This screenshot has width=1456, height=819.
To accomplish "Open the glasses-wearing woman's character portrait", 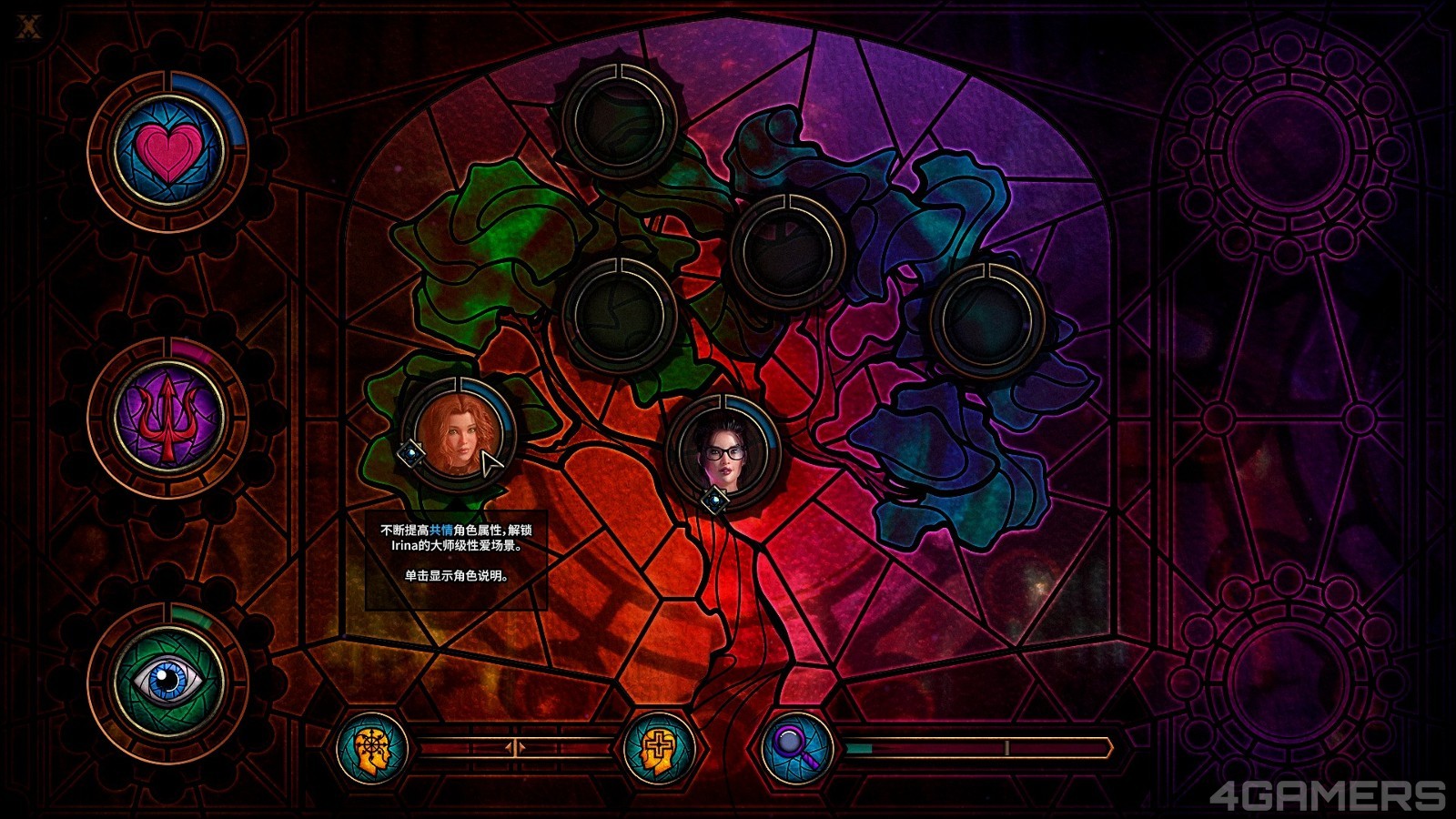I will coord(723,450).
